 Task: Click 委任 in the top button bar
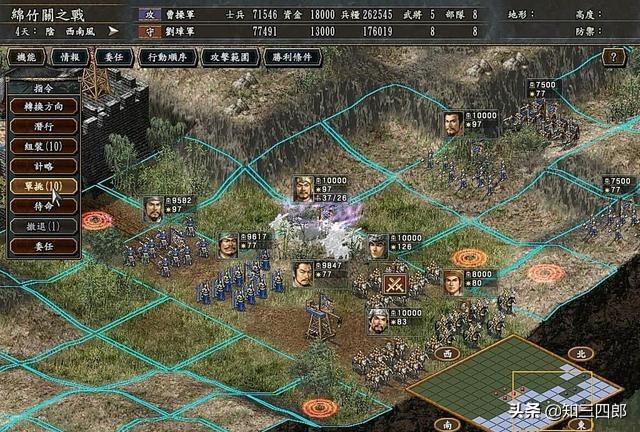click(x=113, y=57)
